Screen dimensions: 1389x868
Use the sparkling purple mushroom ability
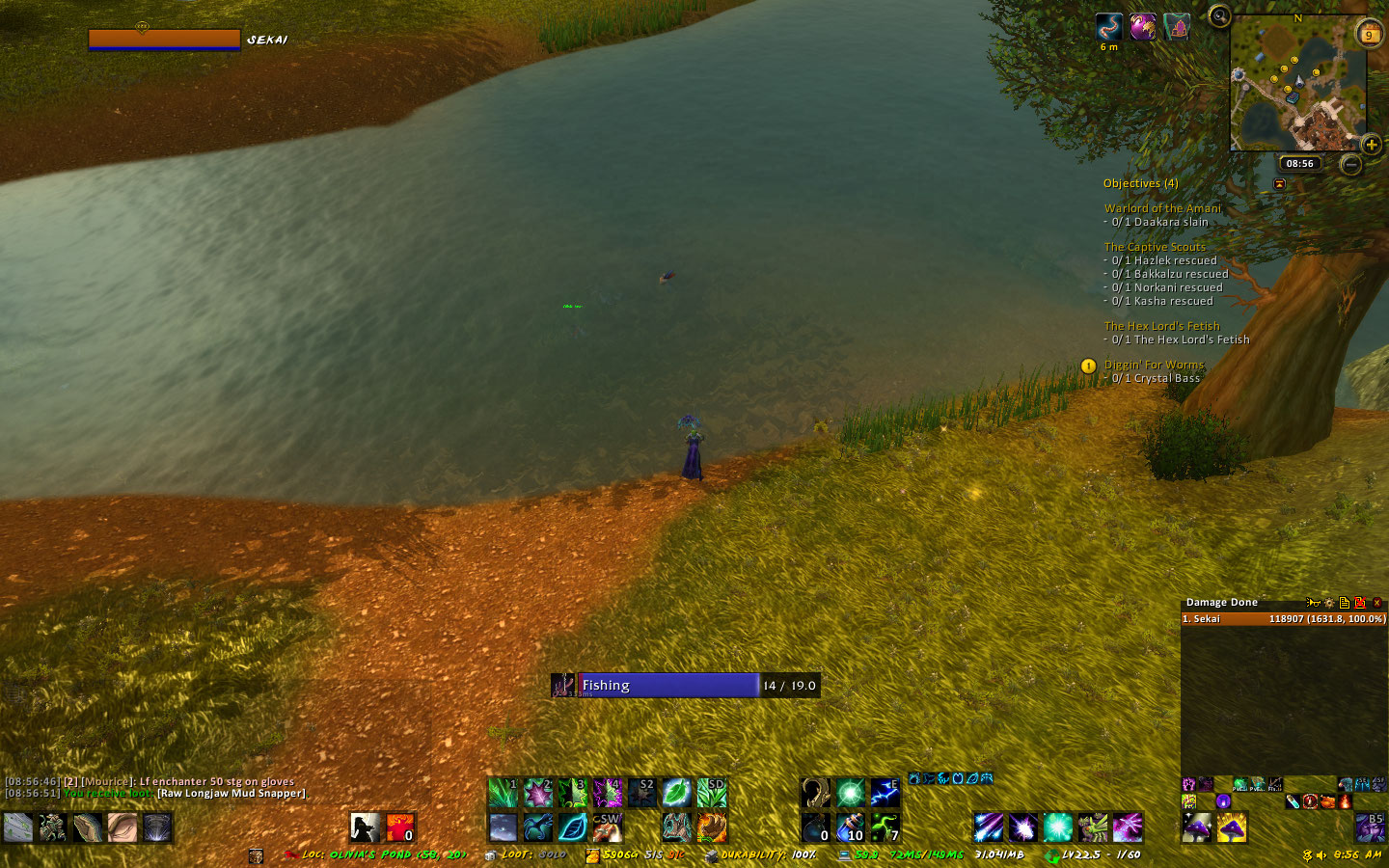(x=1197, y=827)
